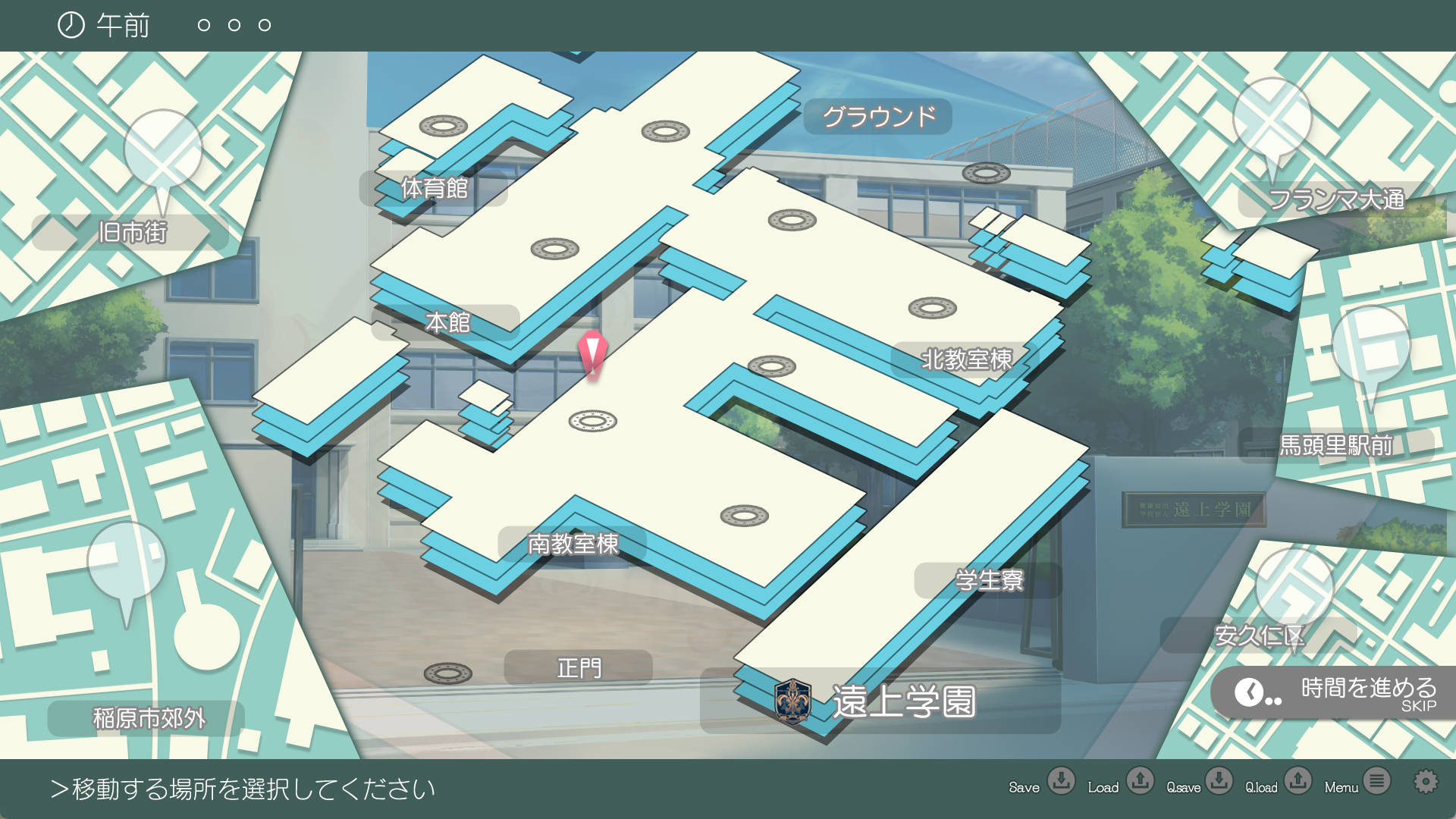This screenshot has height=819, width=1456.
Task: Select the last time-slot circle at top
Action: 265,25
